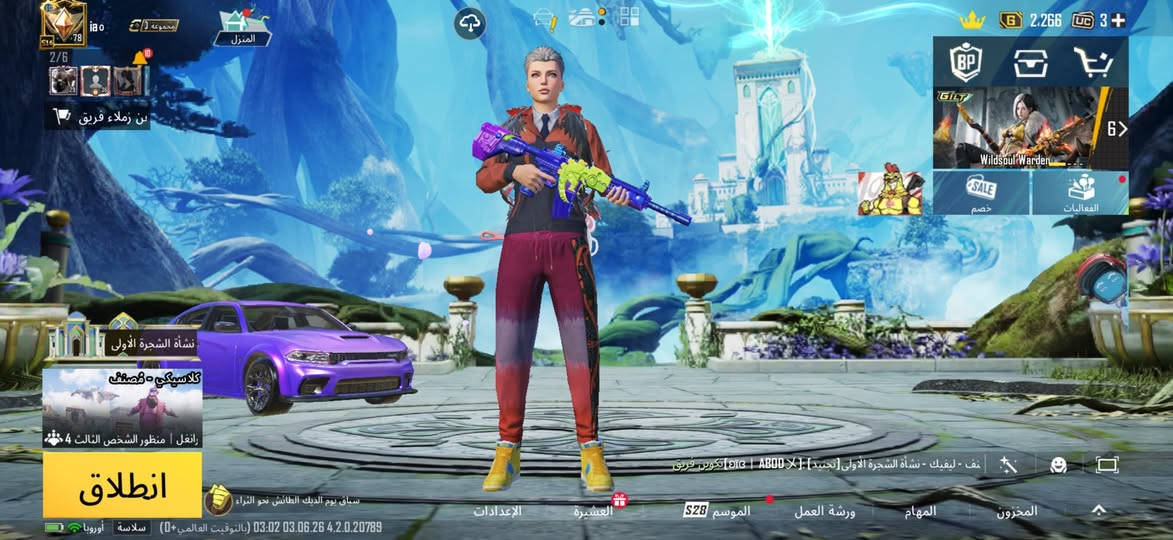Open the الموسم S28 season menu
The image size is (1173, 540).
(x=718, y=511)
